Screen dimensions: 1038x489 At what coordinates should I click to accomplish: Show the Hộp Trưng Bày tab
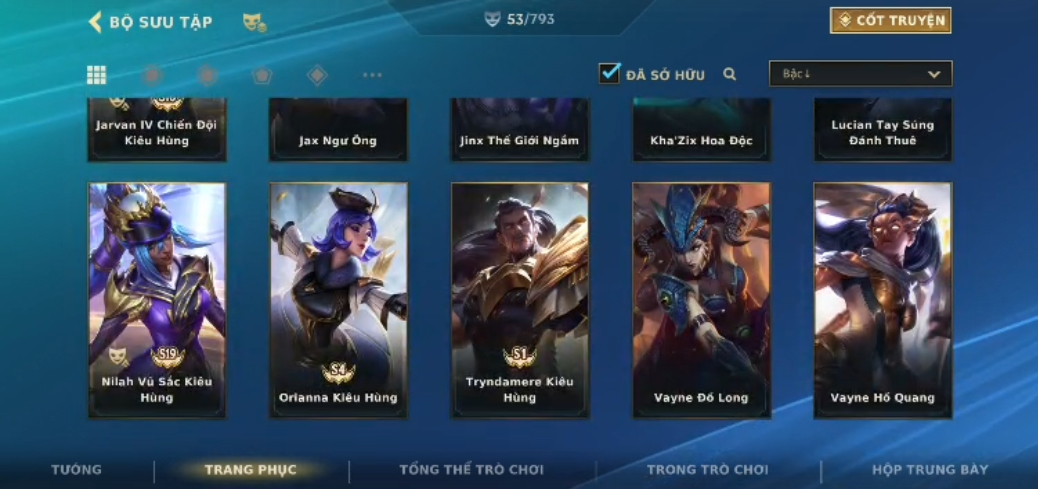point(930,470)
